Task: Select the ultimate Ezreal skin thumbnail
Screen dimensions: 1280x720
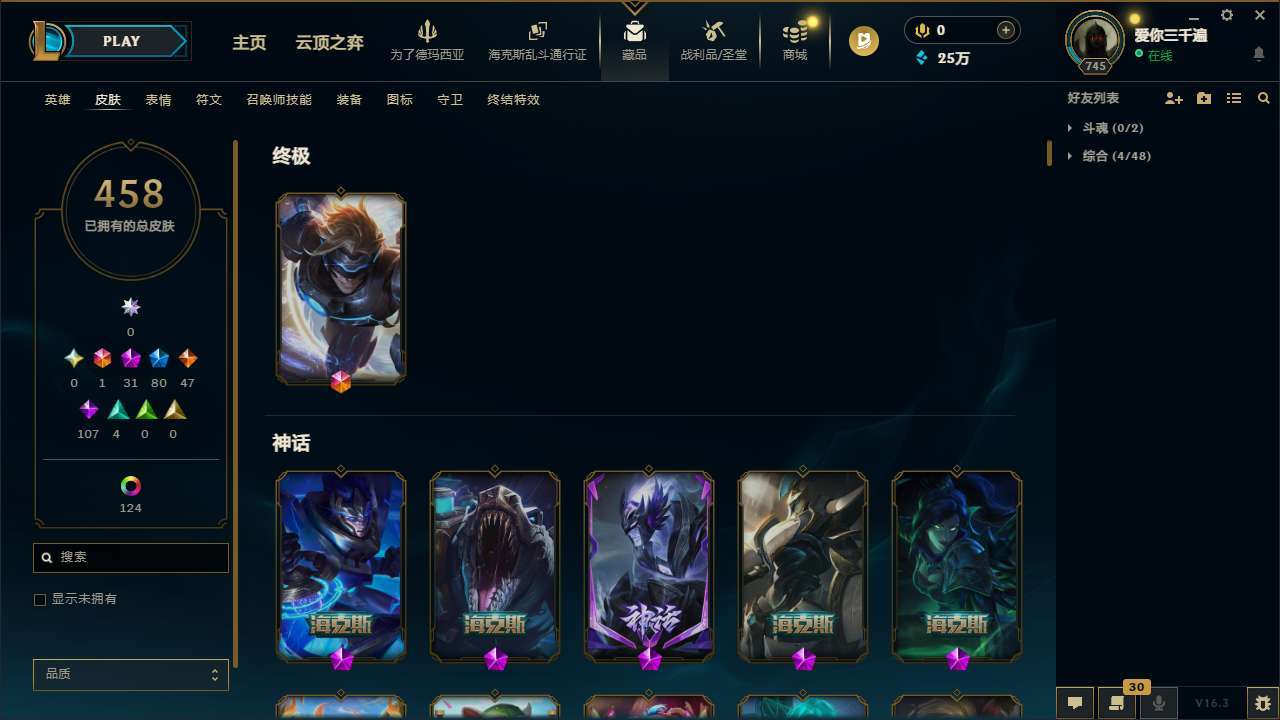Action: point(341,288)
